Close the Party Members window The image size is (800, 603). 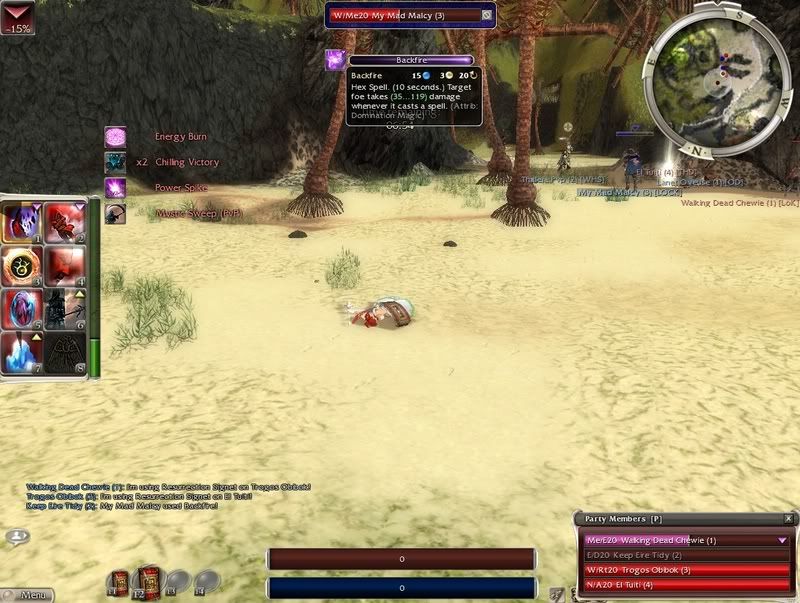[788, 519]
